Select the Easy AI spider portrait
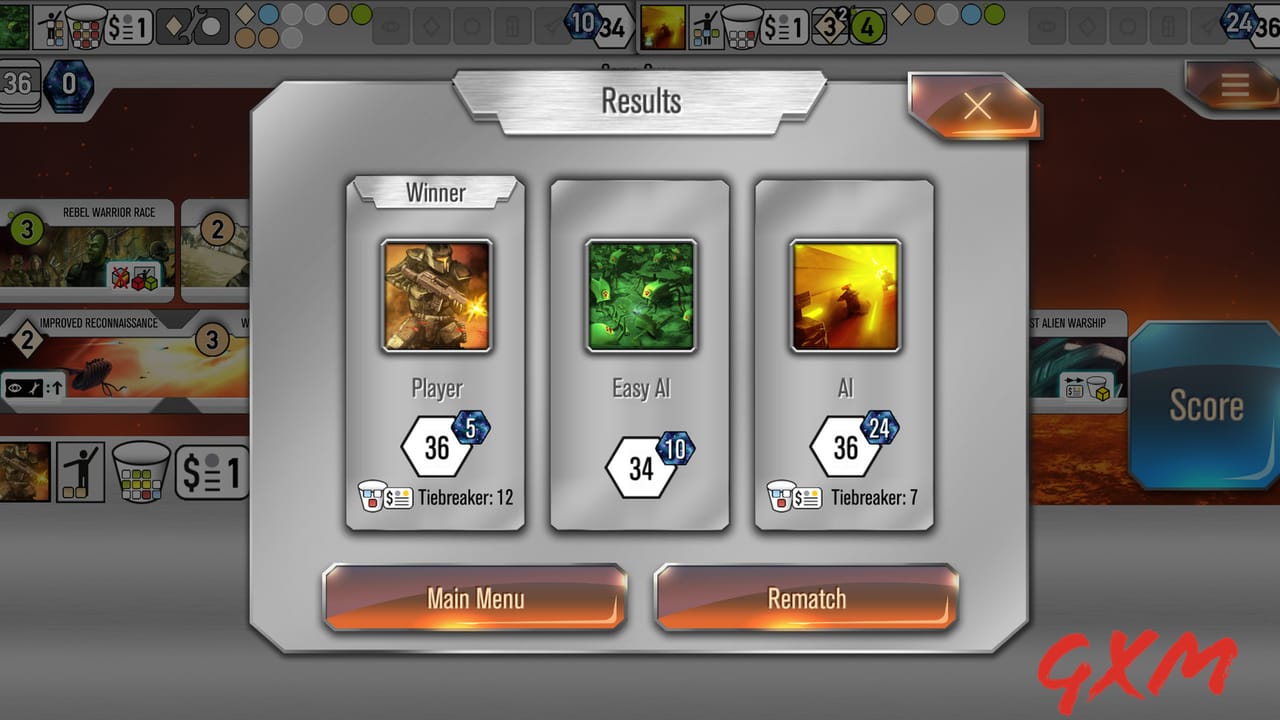This screenshot has width=1280, height=720. [x=640, y=295]
